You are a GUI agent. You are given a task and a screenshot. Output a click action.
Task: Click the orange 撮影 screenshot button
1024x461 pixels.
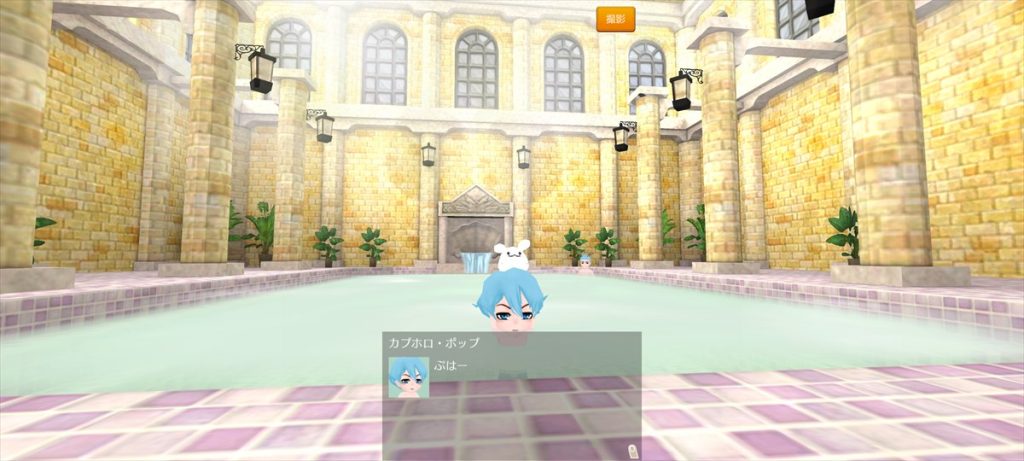(615, 19)
